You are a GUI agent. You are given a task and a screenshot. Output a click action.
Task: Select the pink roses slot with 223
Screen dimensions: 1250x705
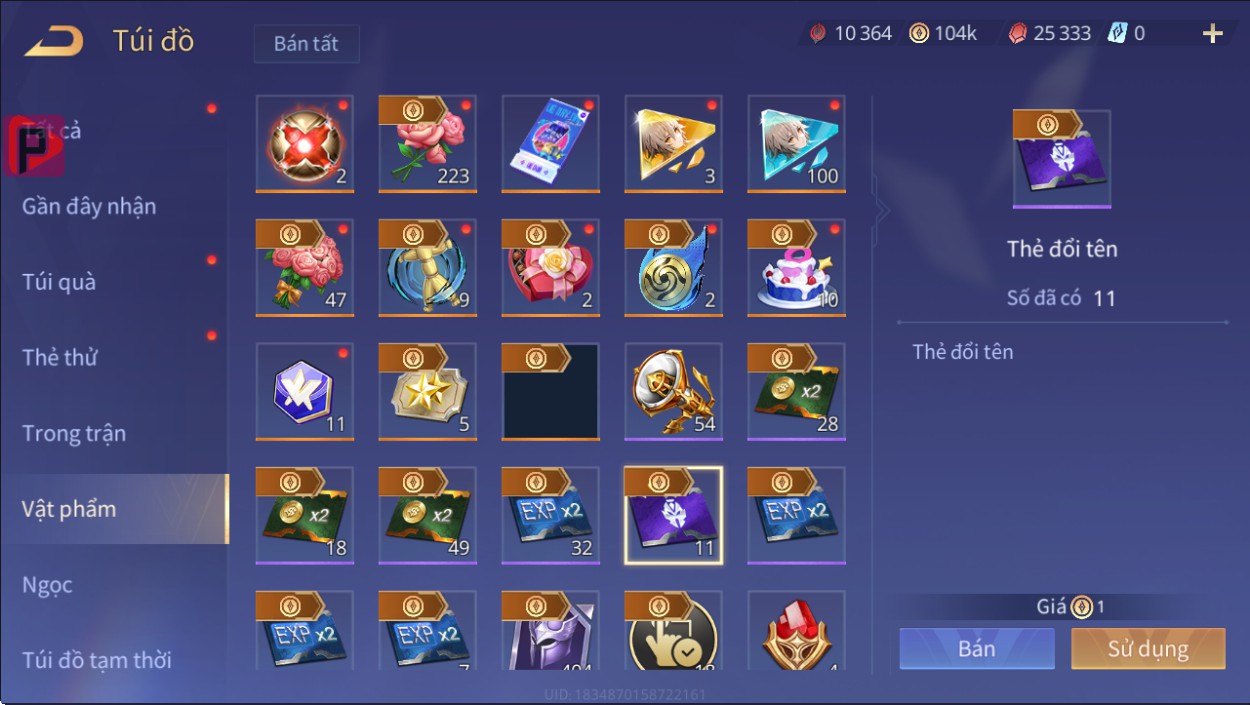pos(427,143)
